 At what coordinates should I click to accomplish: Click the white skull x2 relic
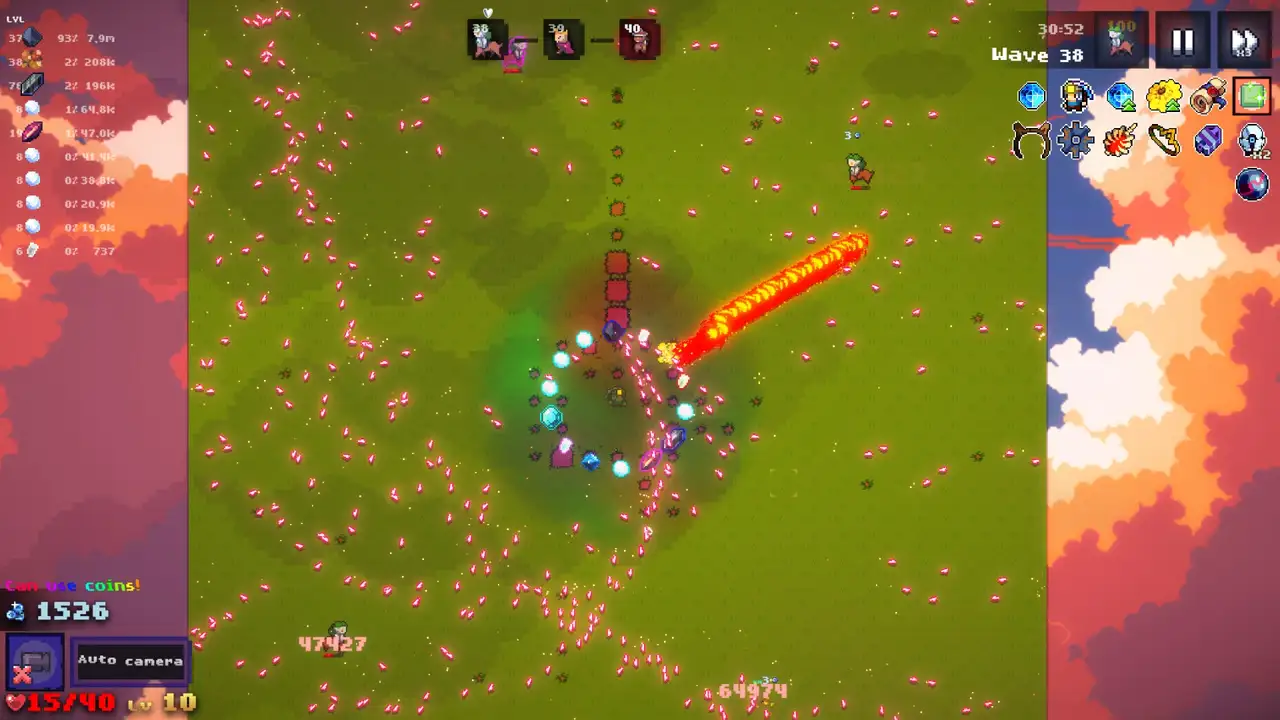(1252, 141)
